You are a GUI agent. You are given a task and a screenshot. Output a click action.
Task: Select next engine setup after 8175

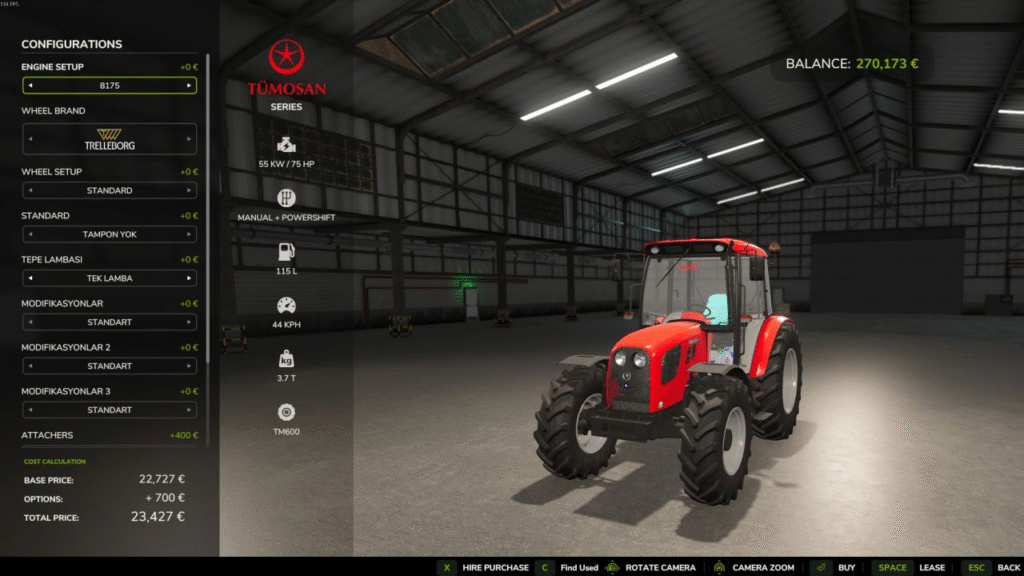click(x=189, y=86)
